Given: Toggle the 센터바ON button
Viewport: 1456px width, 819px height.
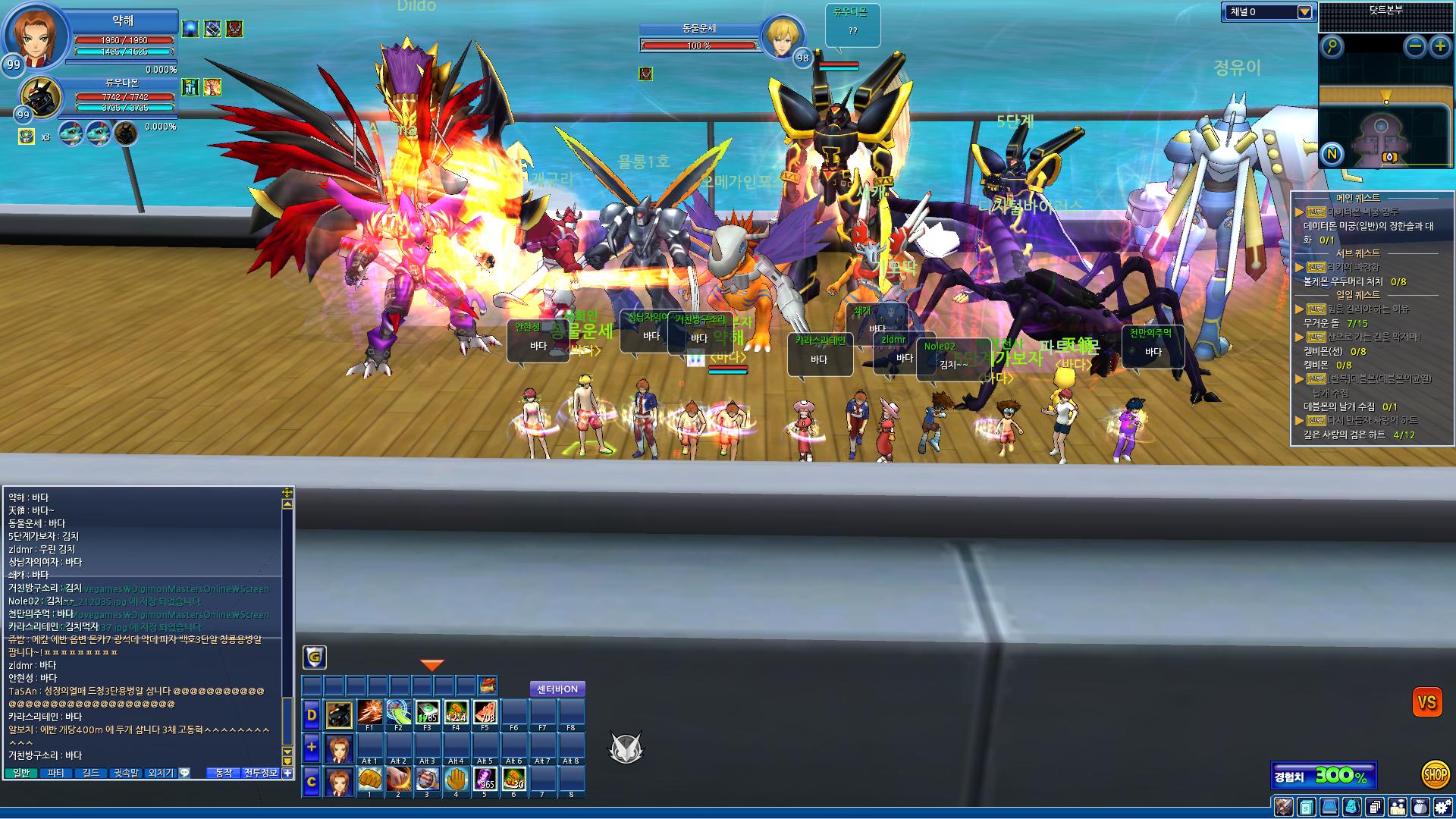Looking at the screenshot, I should coord(557,689).
